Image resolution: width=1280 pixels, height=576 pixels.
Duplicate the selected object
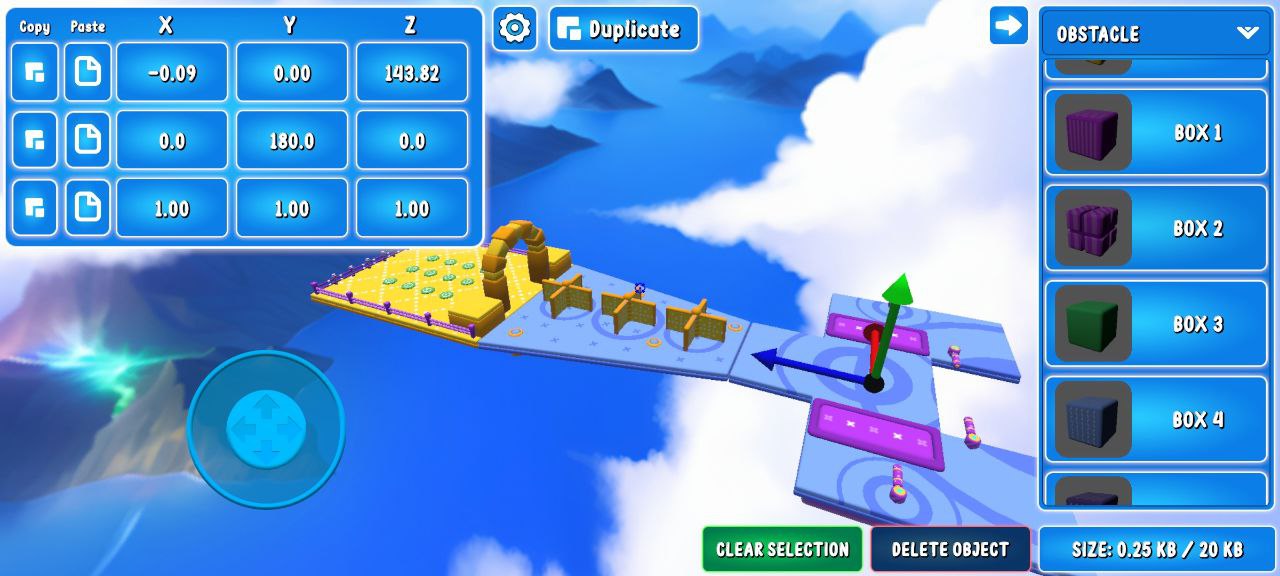point(623,29)
